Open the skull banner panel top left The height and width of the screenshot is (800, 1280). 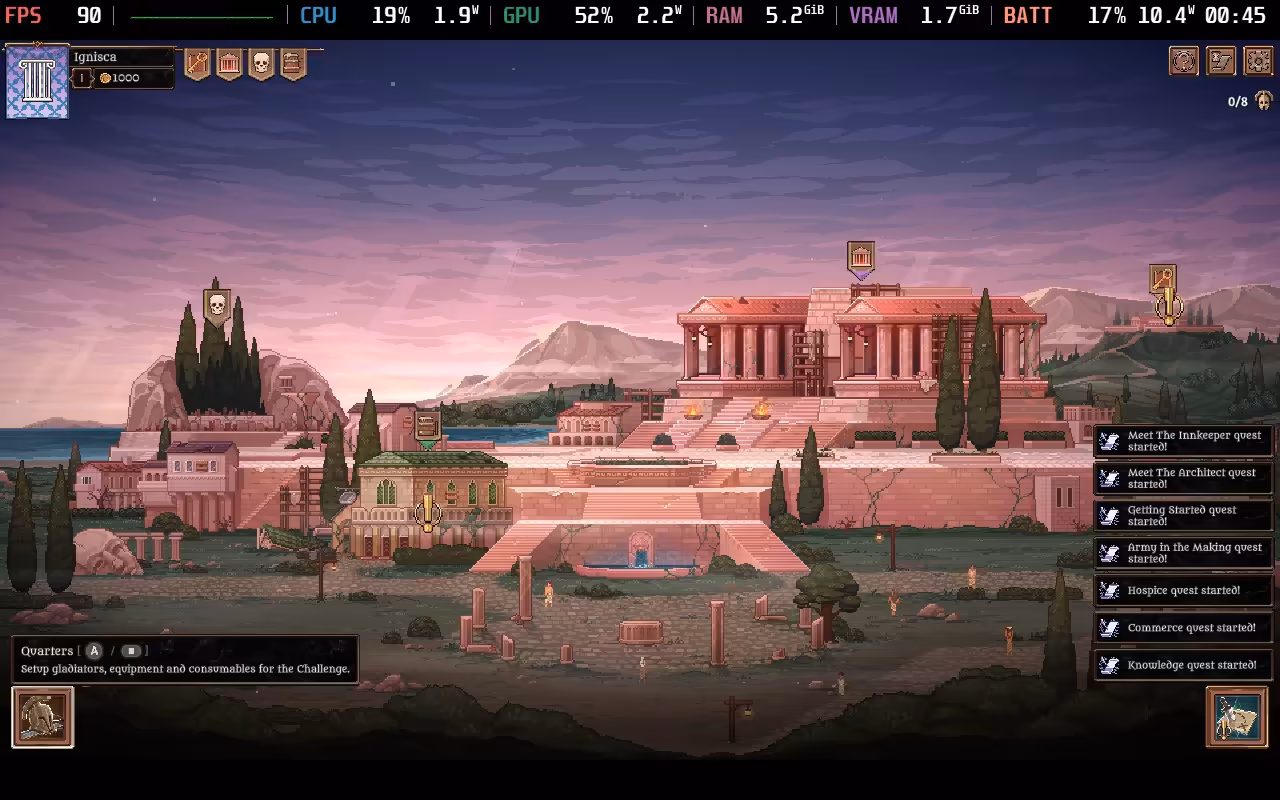point(262,62)
